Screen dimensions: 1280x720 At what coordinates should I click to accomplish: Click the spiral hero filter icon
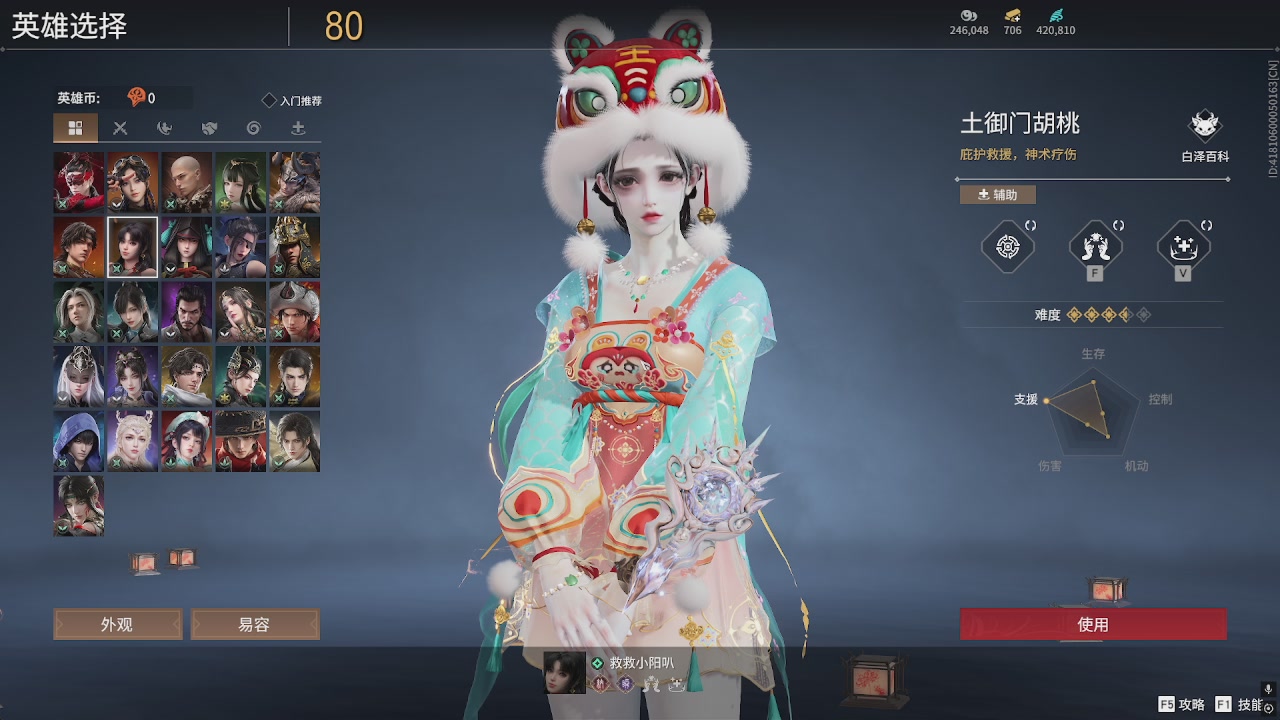253,128
